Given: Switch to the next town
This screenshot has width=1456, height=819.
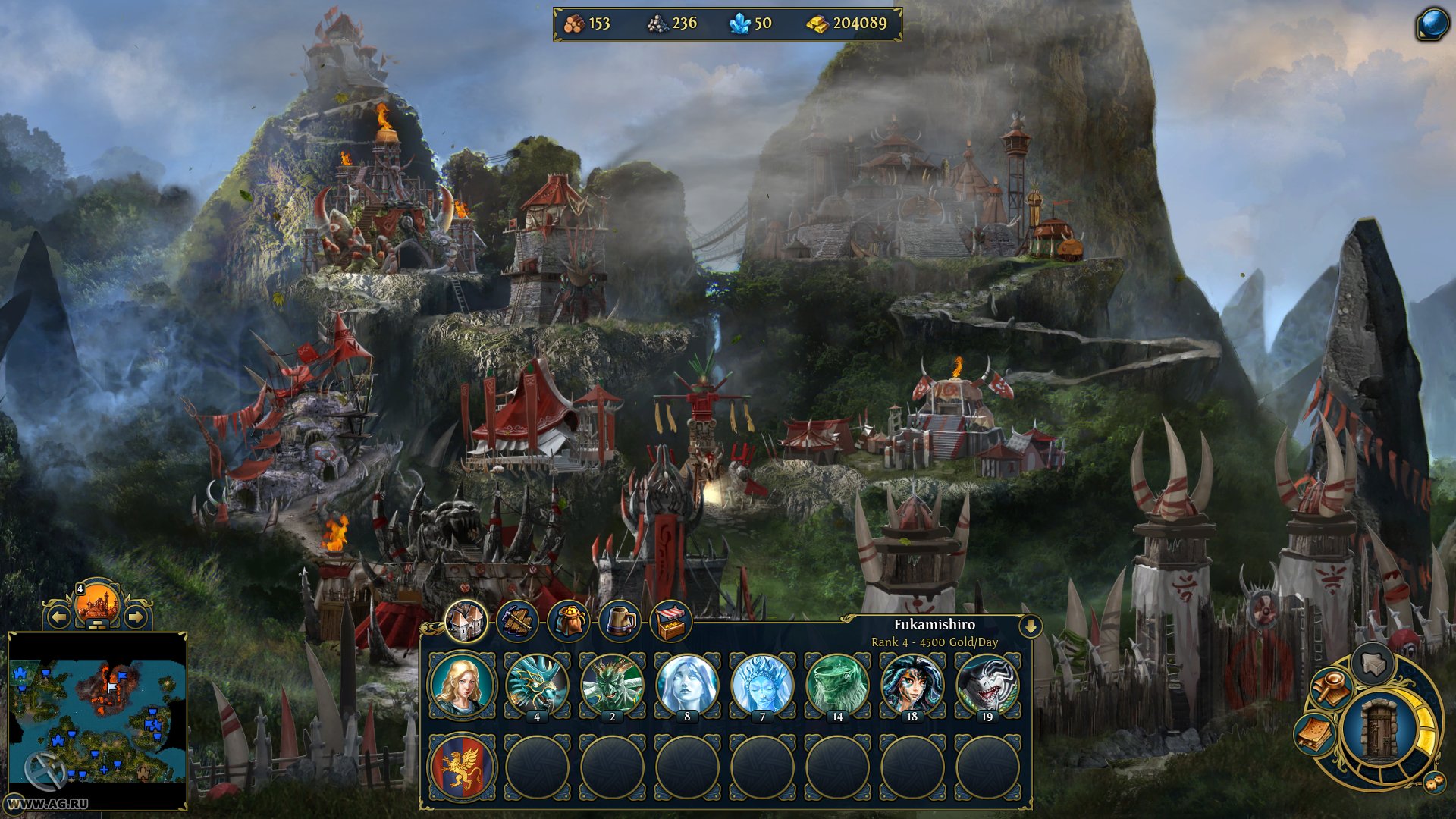Looking at the screenshot, I should (136, 617).
